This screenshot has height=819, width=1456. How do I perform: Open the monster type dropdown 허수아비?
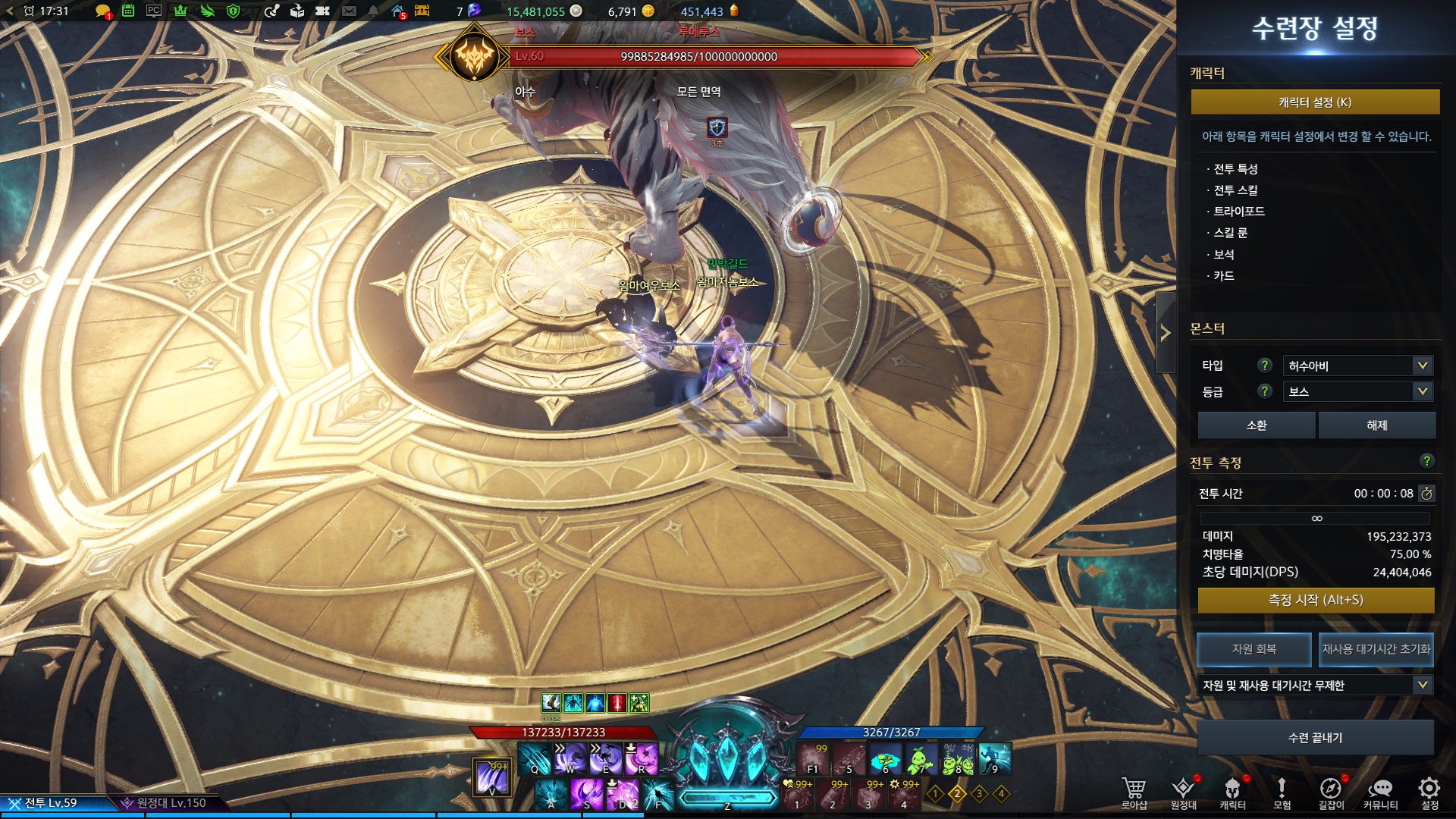click(x=1357, y=366)
